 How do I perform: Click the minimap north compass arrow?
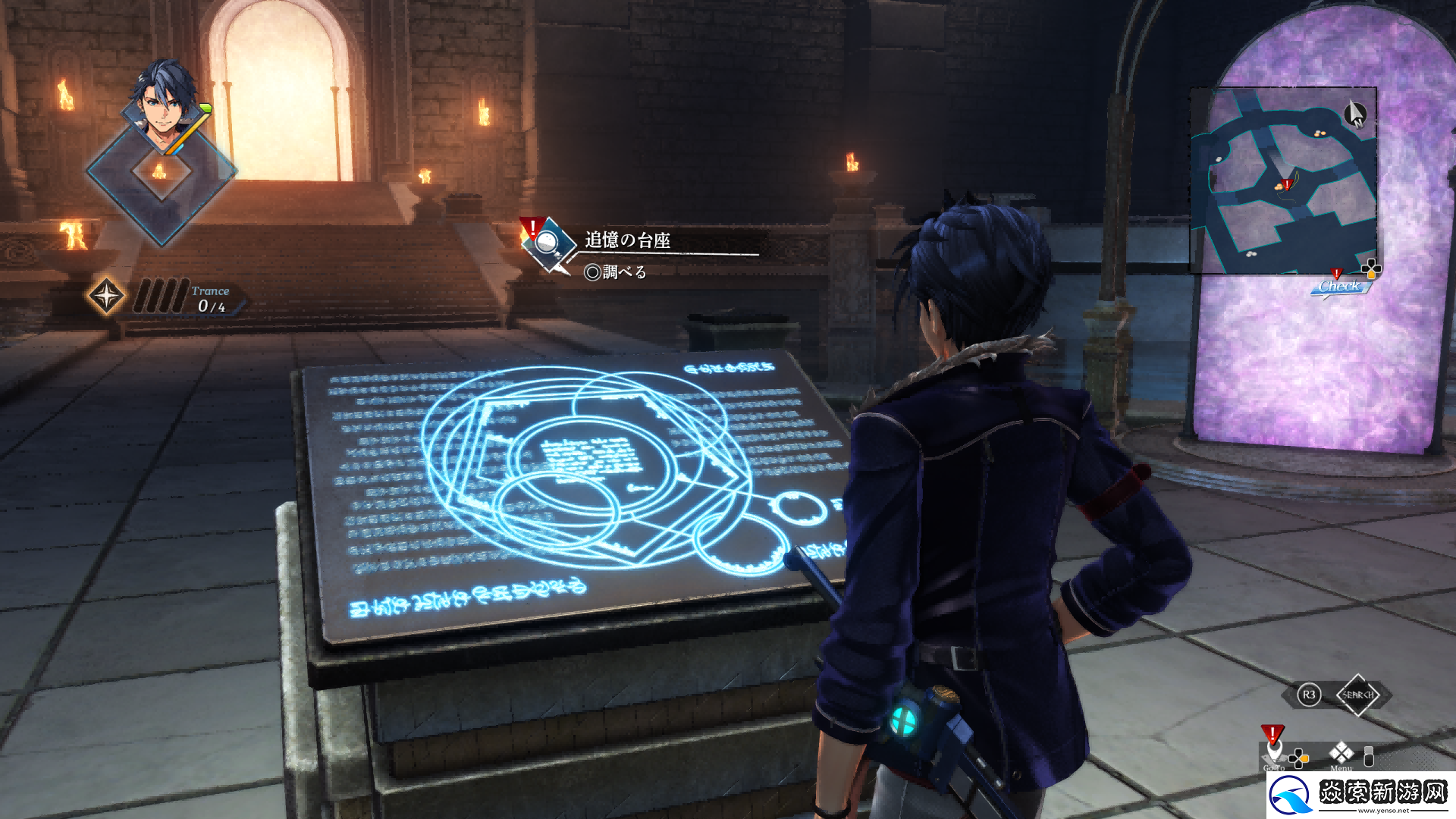pos(1354,115)
